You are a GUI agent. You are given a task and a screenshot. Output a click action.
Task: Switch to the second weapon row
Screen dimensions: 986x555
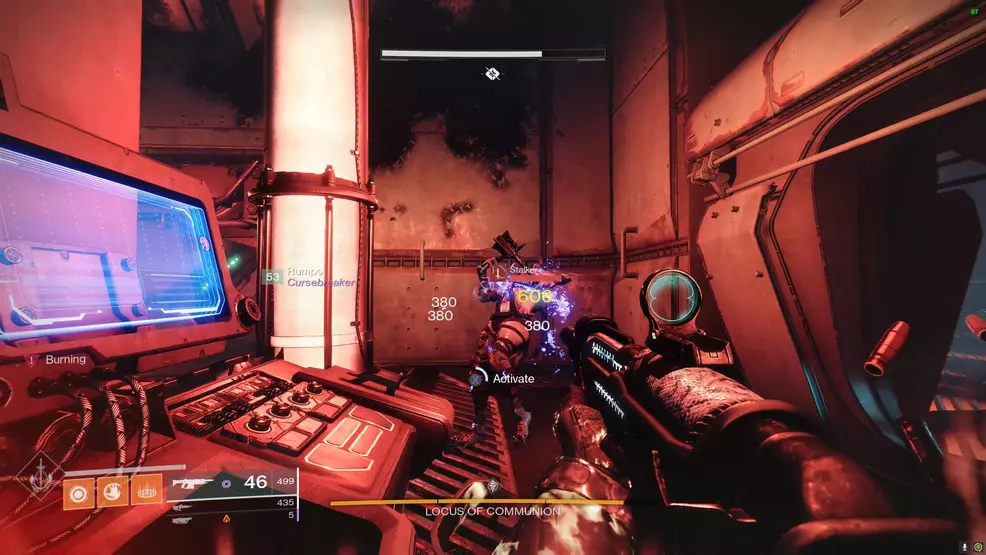pyautogui.click(x=183, y=505)
